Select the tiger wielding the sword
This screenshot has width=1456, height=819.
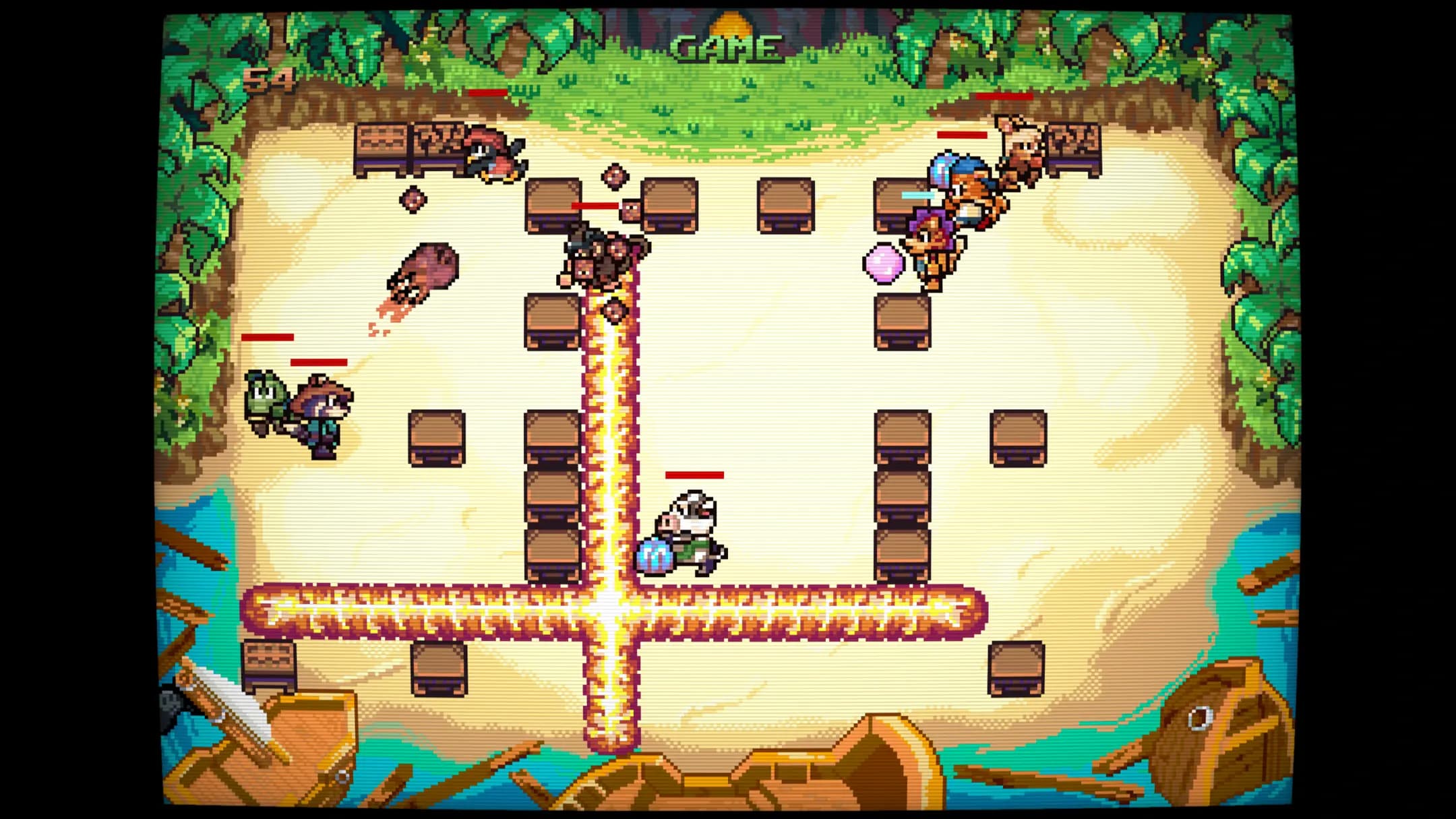(971, 195)
